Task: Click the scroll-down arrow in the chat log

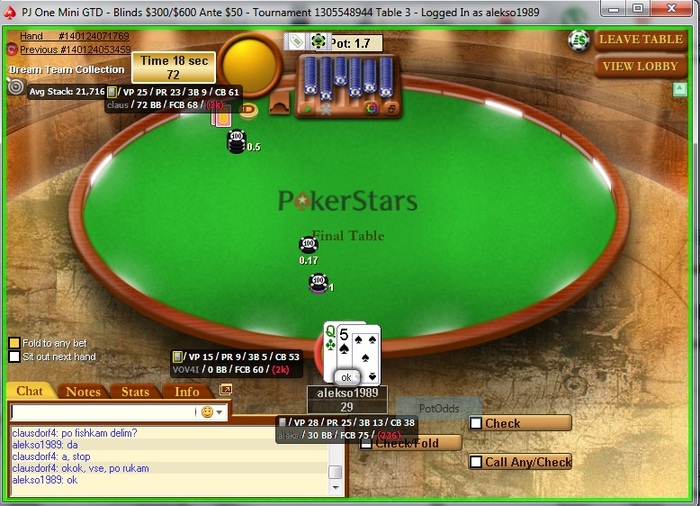Action: pos(336,487)
